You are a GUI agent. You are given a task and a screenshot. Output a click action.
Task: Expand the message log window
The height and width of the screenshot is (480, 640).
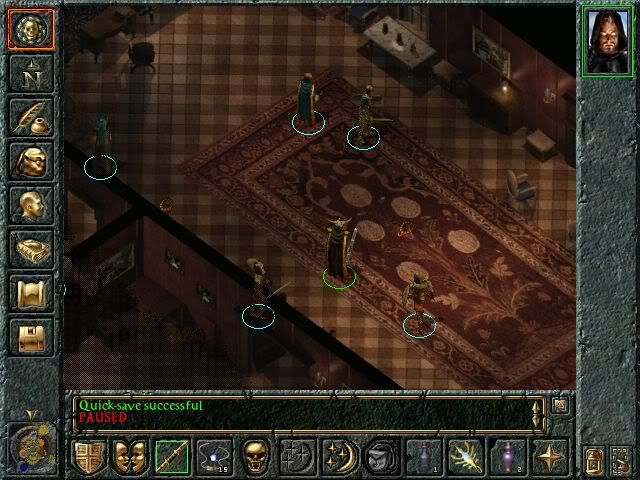(x=560, y=405)
